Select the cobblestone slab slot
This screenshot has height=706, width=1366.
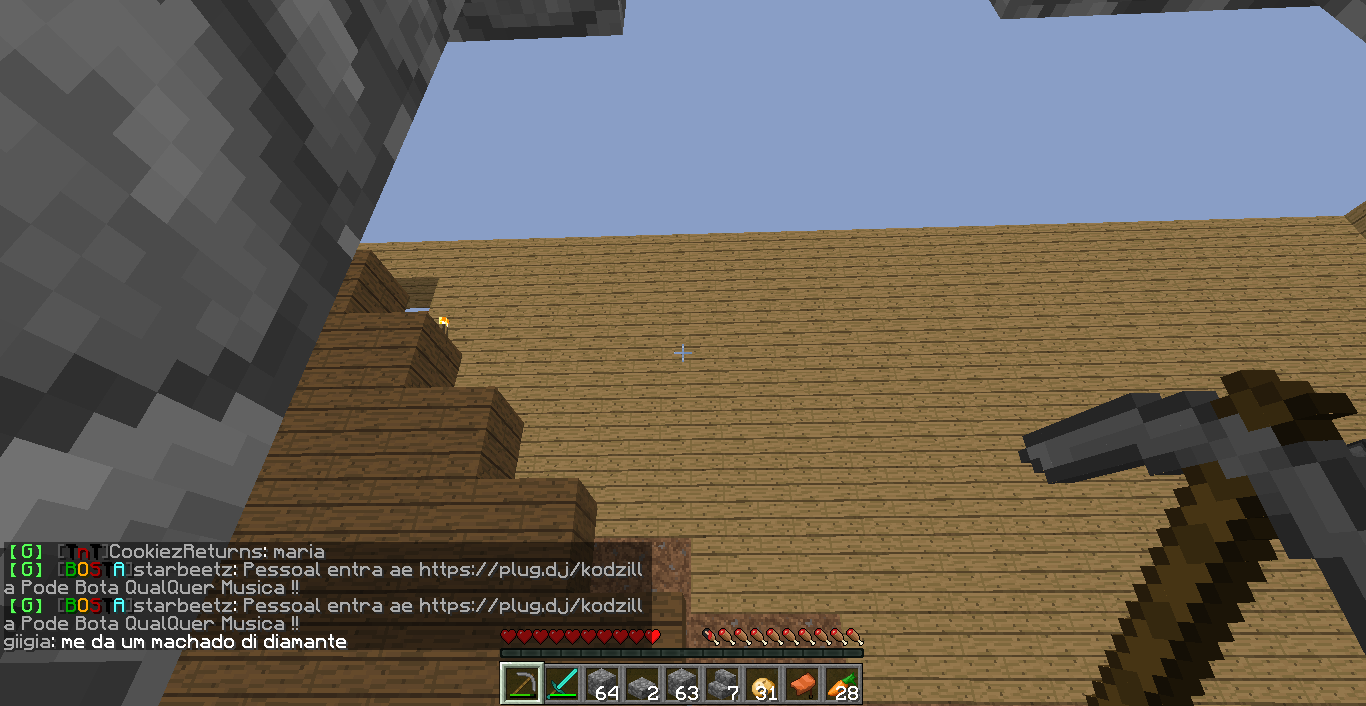click(x=642, y=684)
